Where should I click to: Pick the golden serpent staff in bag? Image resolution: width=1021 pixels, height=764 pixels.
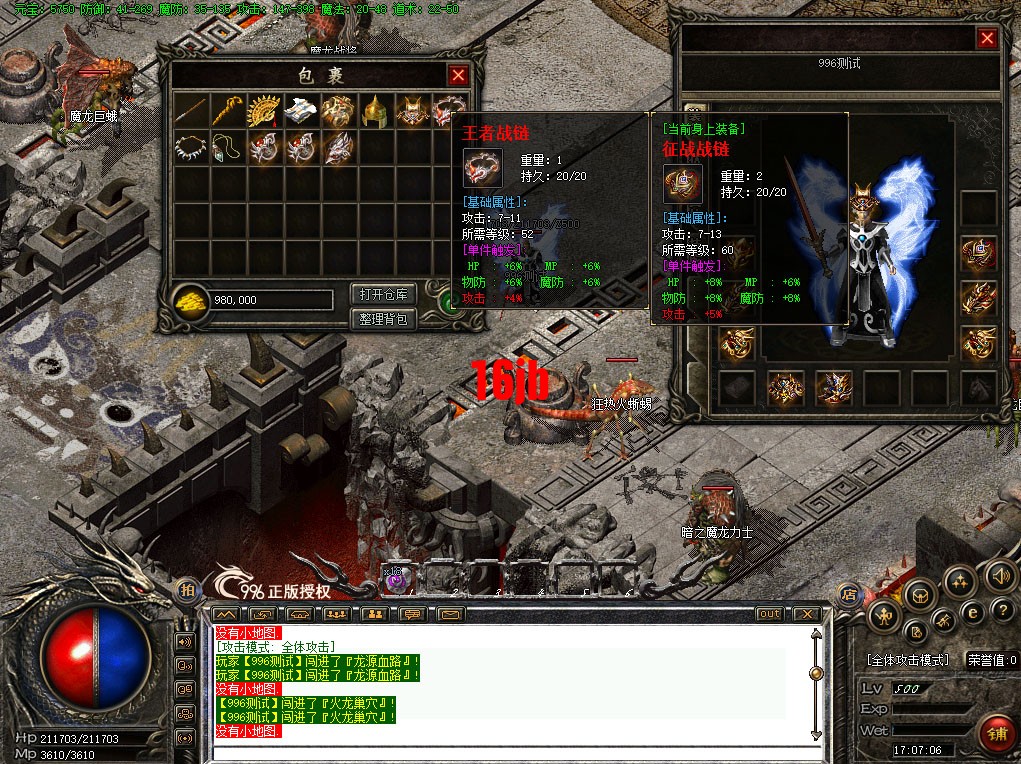click(227, 111)
